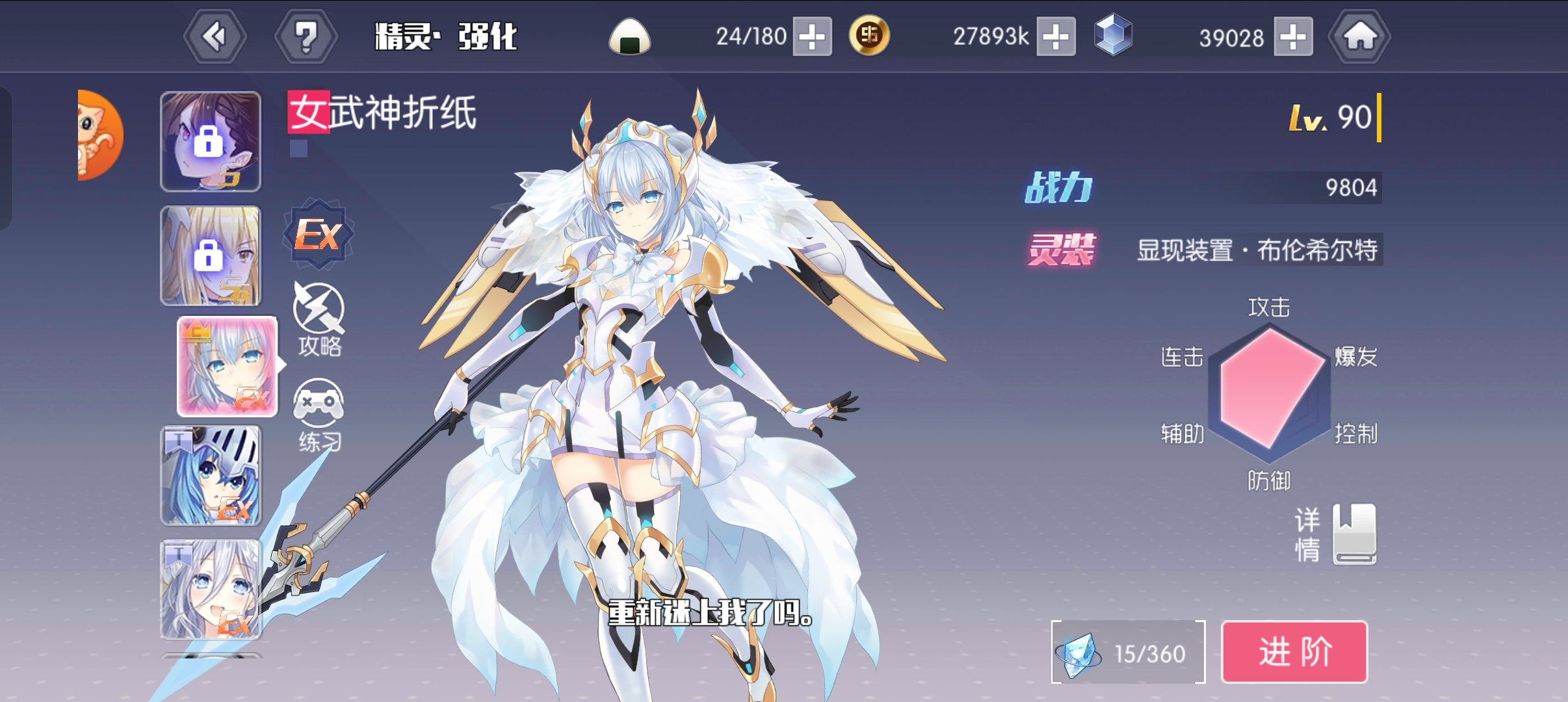Add blue crystals with the plus button
This screenshot has height=702, width=1568.
click(1293, 36)
